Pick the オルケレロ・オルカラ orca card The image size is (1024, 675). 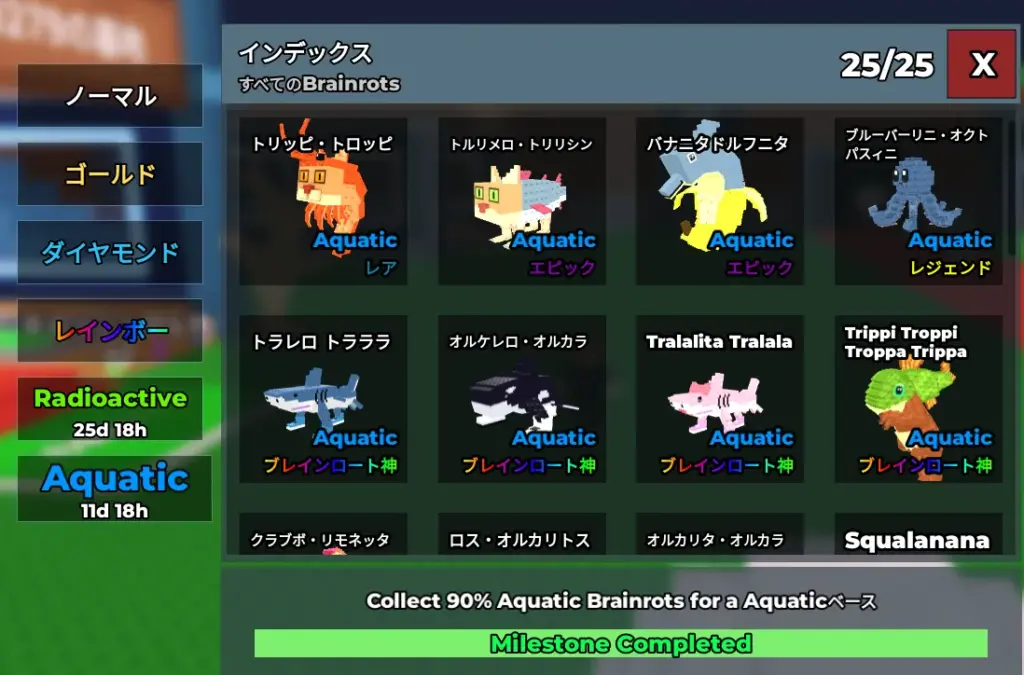pyautogui.click(x=522, y=400)
